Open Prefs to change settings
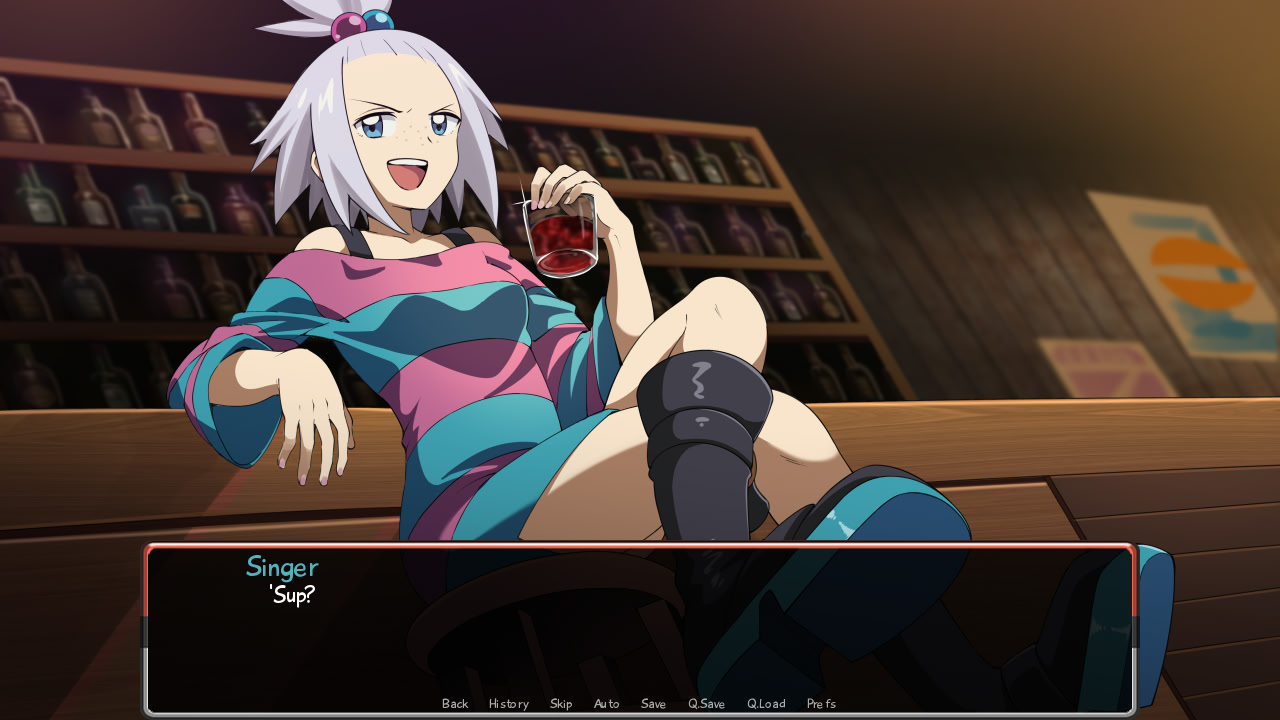The image size is (1280, 720). tap(821, 703)
